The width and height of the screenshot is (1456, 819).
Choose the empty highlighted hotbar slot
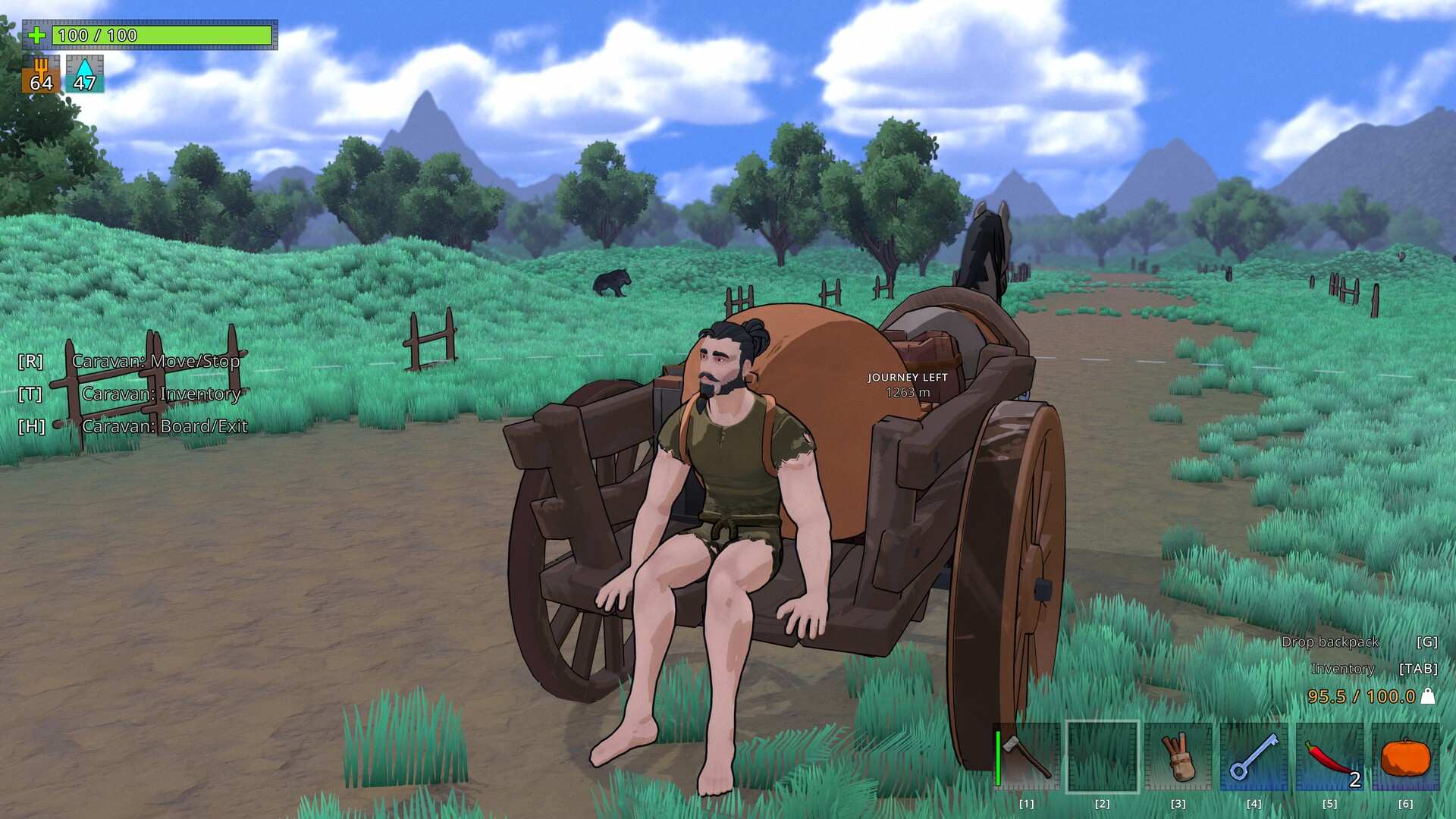[x=1103, y=757]
